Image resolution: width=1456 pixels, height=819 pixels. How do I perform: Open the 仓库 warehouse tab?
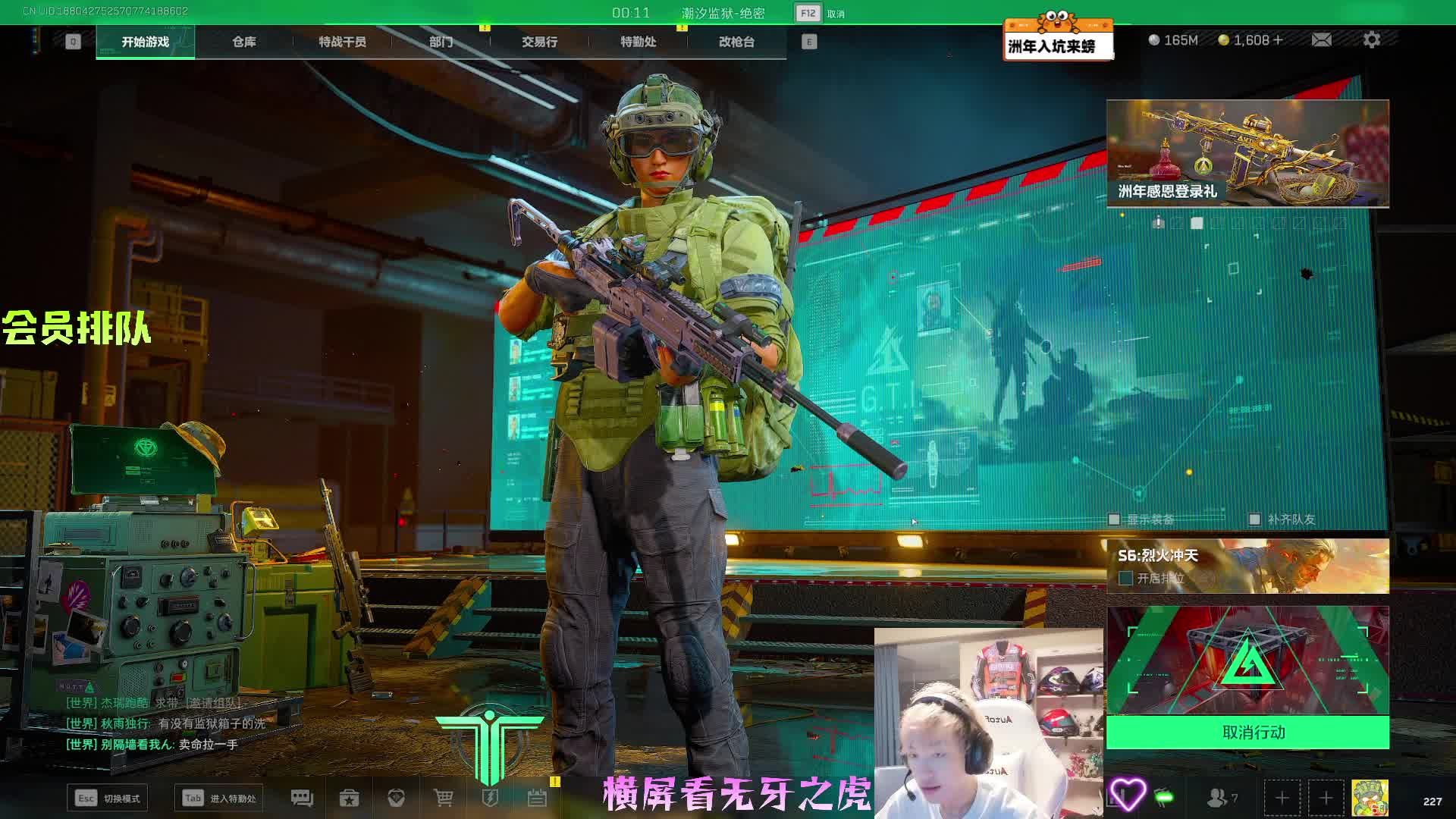click(x=243, y=42)
